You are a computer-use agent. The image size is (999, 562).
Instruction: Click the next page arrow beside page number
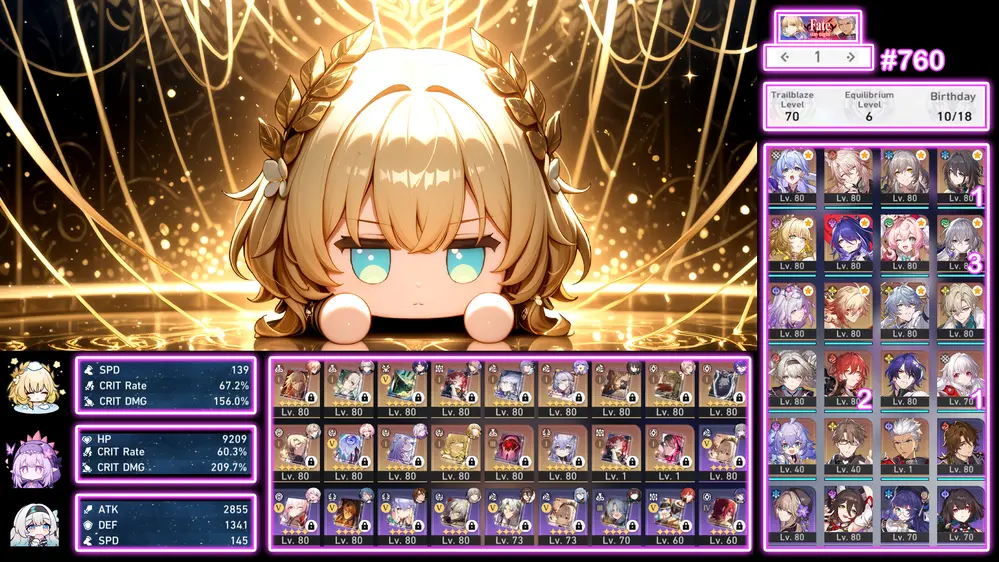pyautogui.click(x=850, y=57)
